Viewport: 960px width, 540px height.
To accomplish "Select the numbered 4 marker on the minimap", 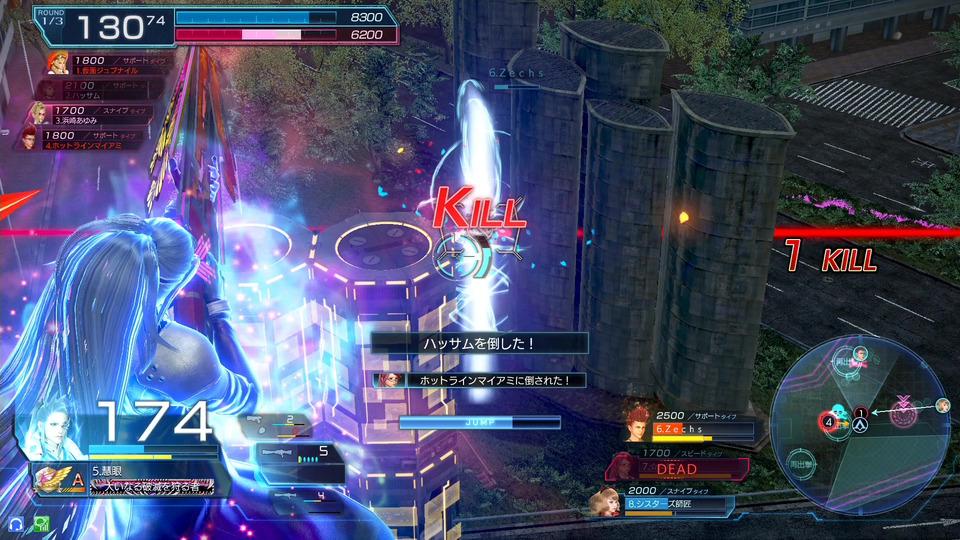I will coord(829,422).
